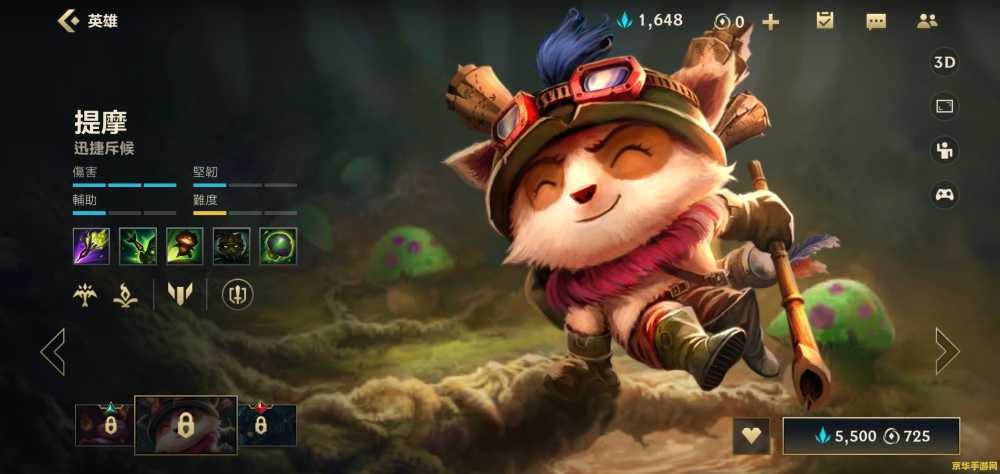
Task: View Teemo's purple dart passive ability
Action: click(x=91, y=246)
